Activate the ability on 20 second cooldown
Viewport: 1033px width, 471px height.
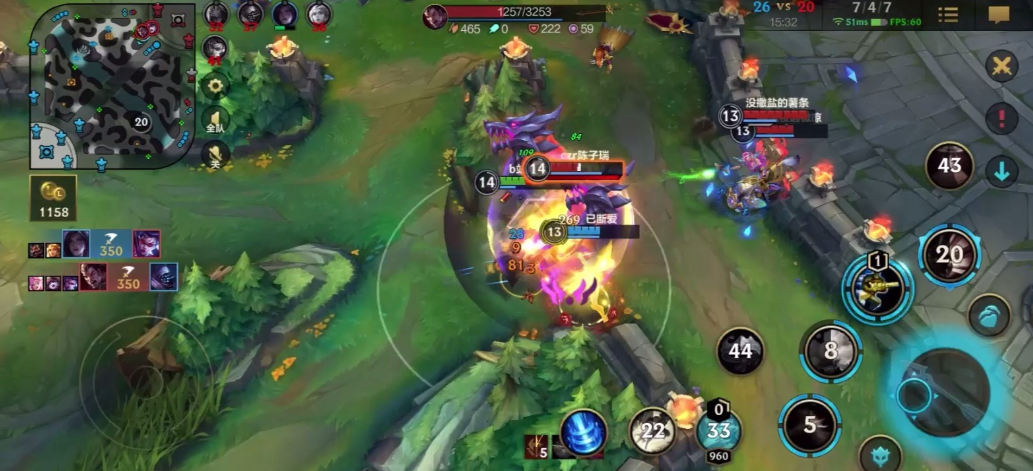click(x=949, y=255)
